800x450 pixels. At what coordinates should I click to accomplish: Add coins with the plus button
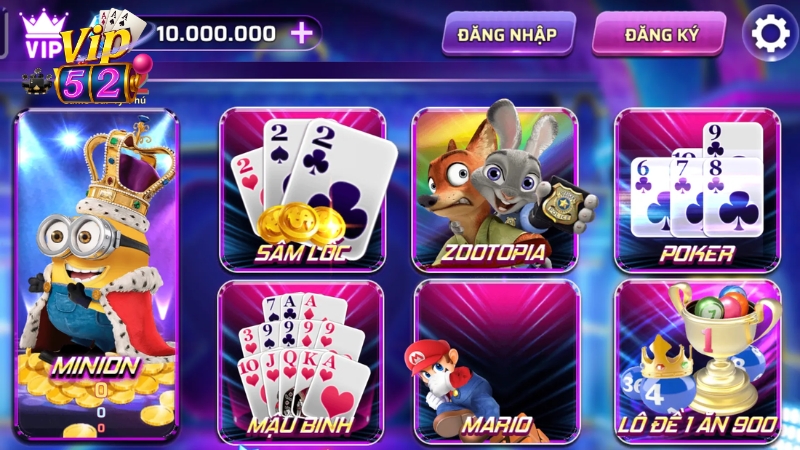301,33
